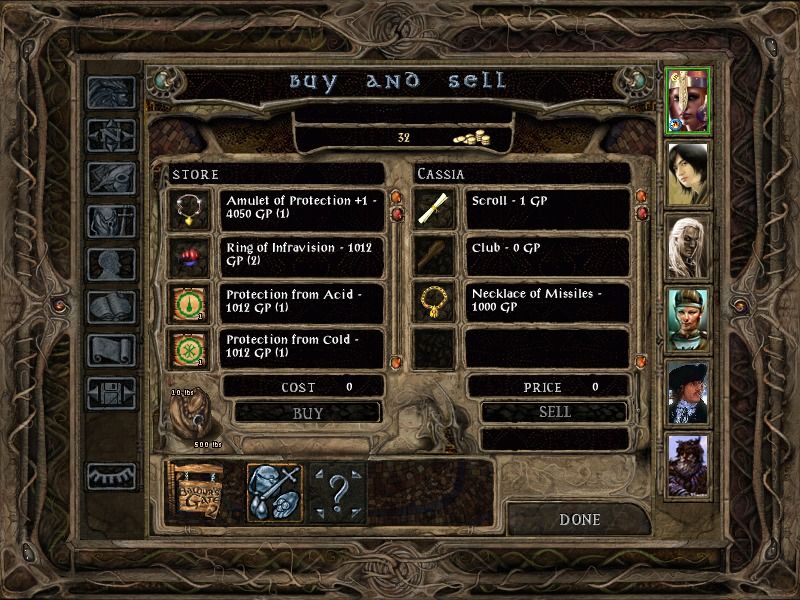Close the store with Done
800x600 pixels.
click(579, 519)
